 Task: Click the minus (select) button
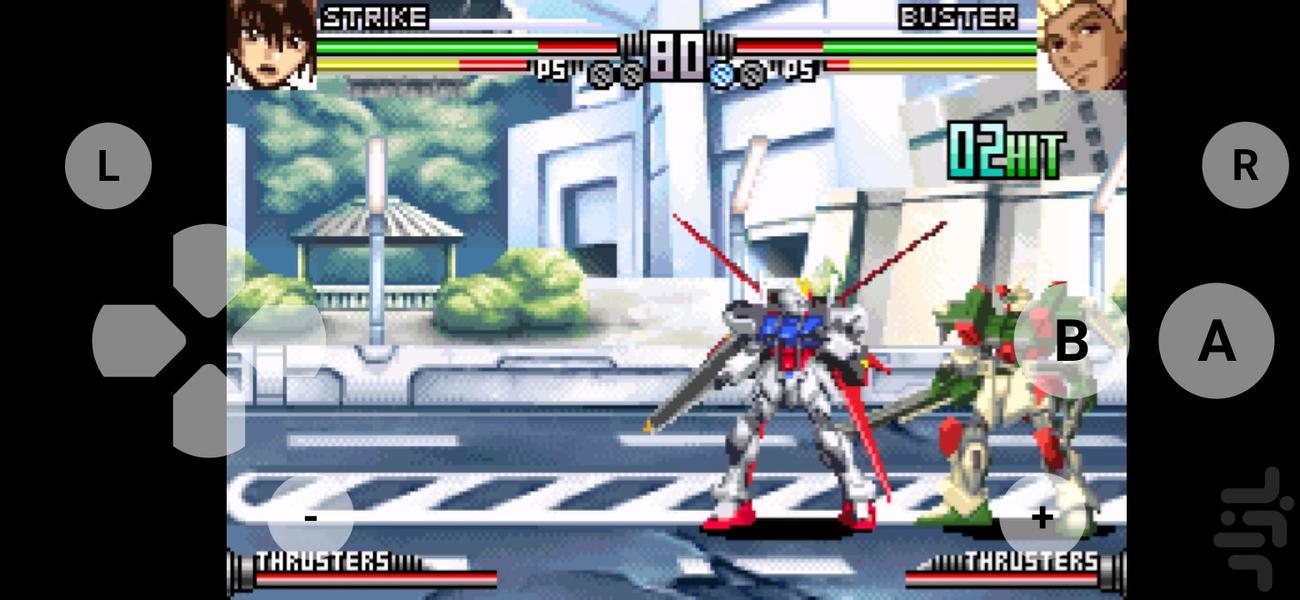click(311, 517)
